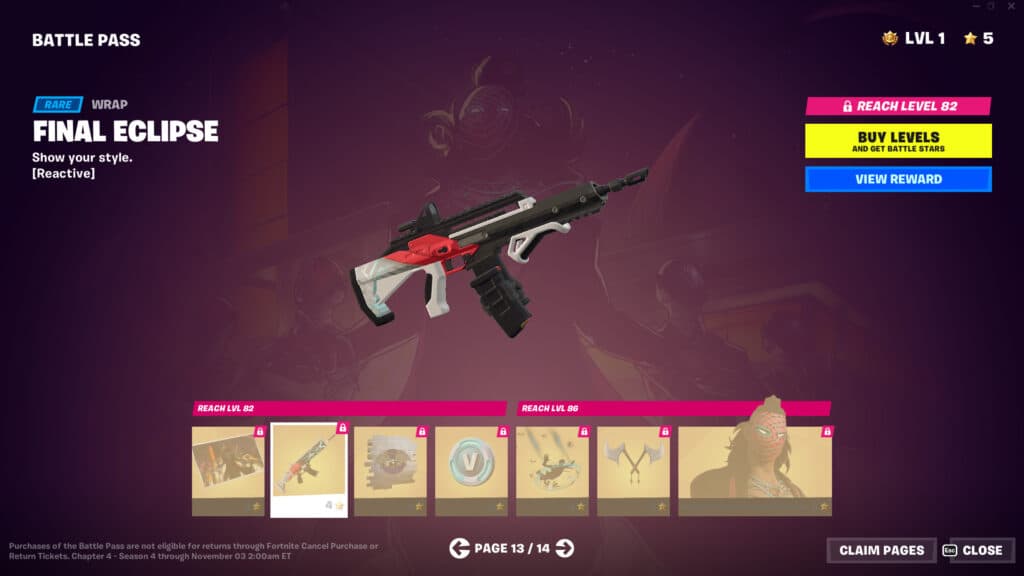Advance to the next Battle Pass page
The height and width of the screenshot is (576, 1024).
click(x=565, y=548)
